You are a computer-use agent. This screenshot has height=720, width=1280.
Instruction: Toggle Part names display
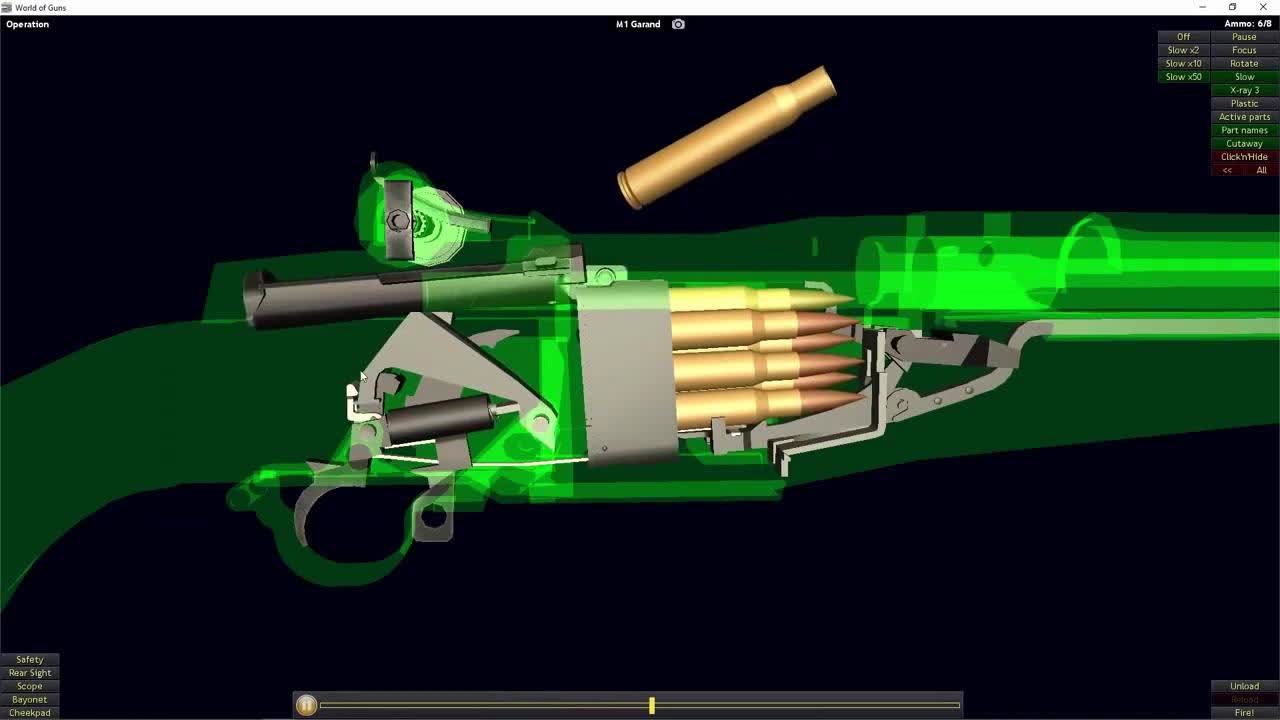click(x=1242, y=130)
